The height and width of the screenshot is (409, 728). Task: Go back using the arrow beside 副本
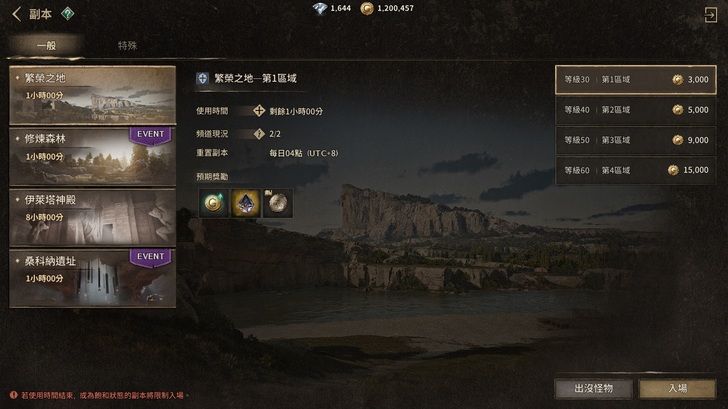click(15, 13)
